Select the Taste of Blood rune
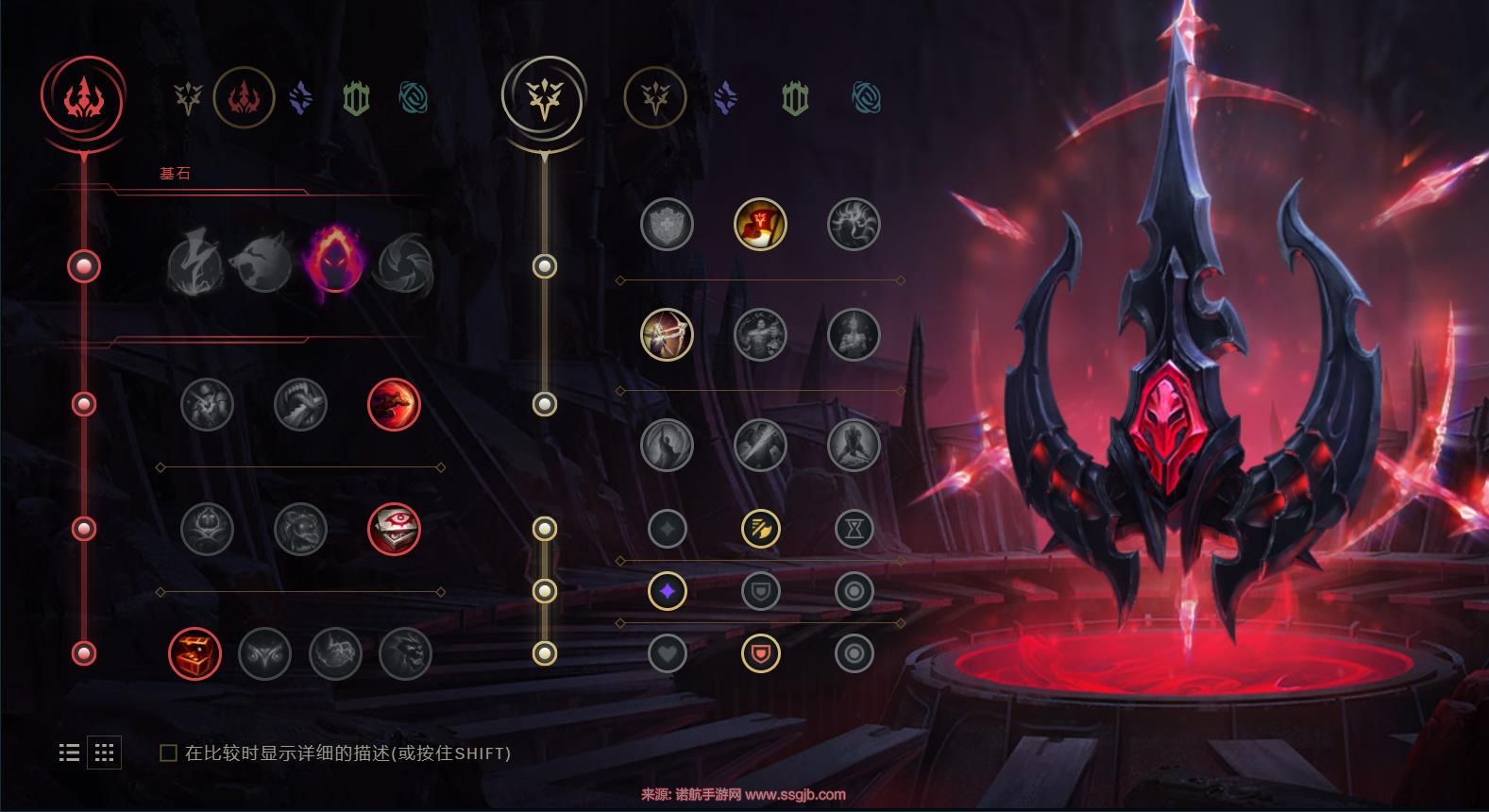The image size is (1489, 812). (300, 404)
